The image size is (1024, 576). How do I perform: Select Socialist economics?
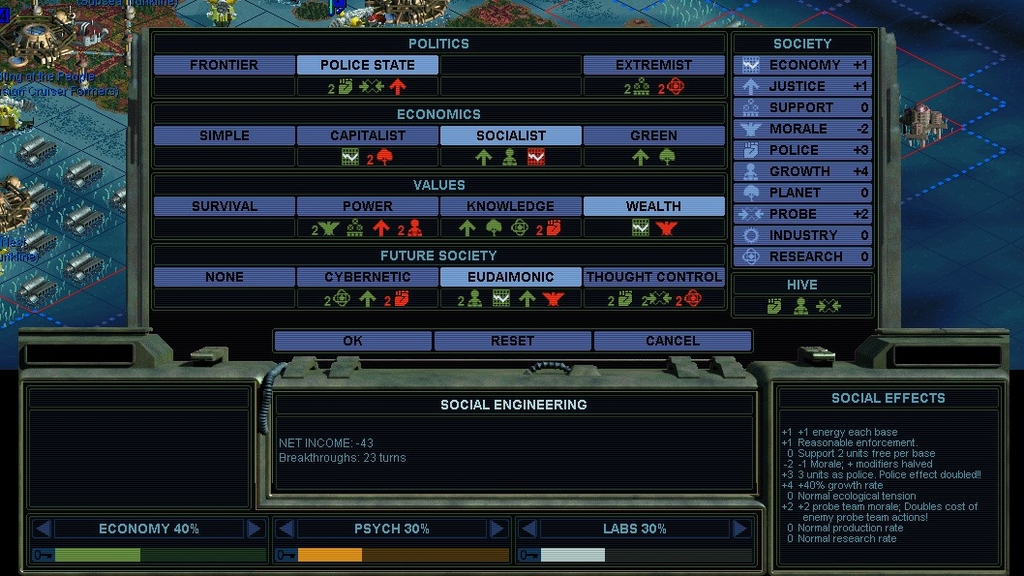click(x=511, y=135)
